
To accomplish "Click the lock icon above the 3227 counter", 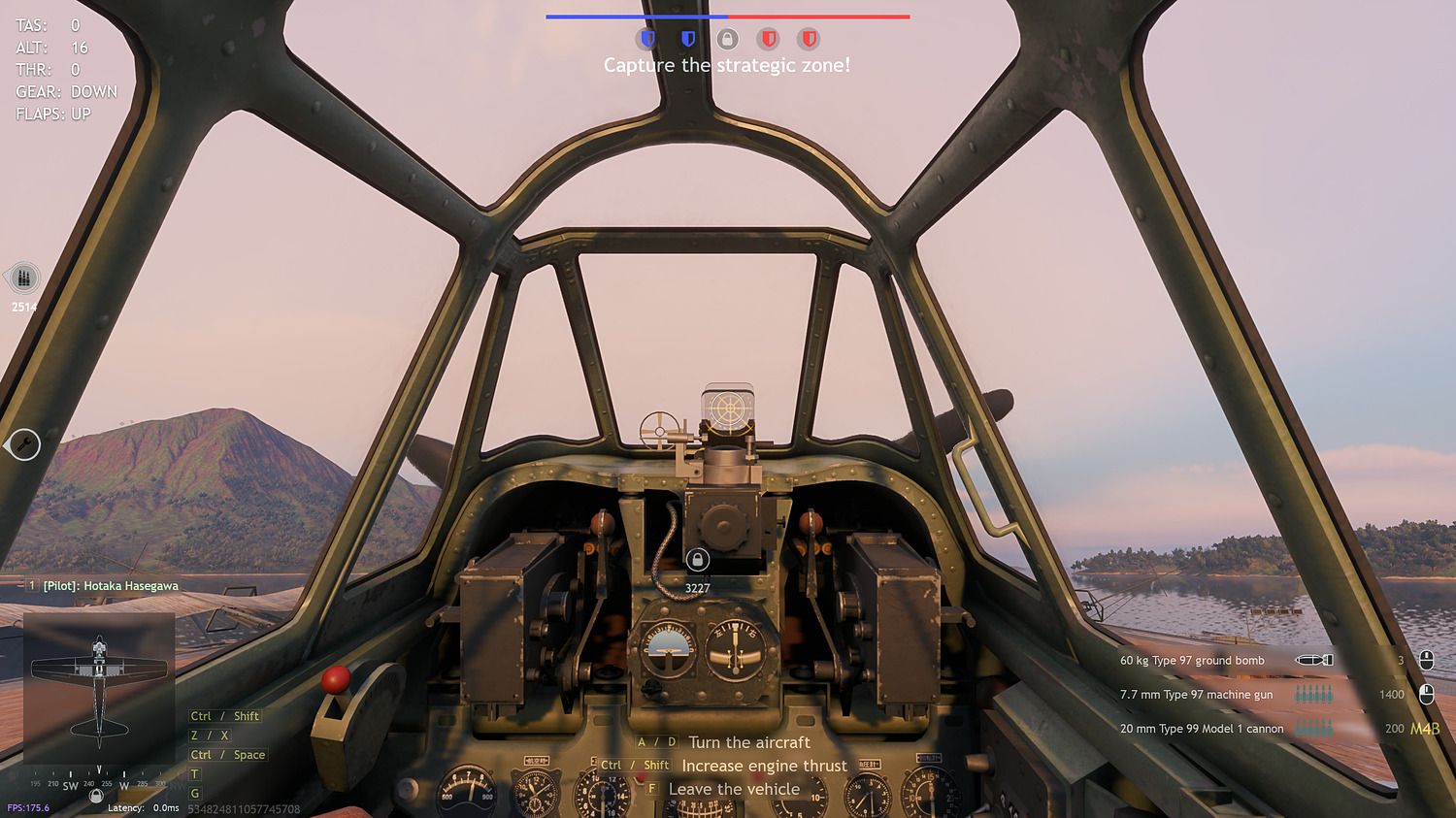I will (700, 561).
